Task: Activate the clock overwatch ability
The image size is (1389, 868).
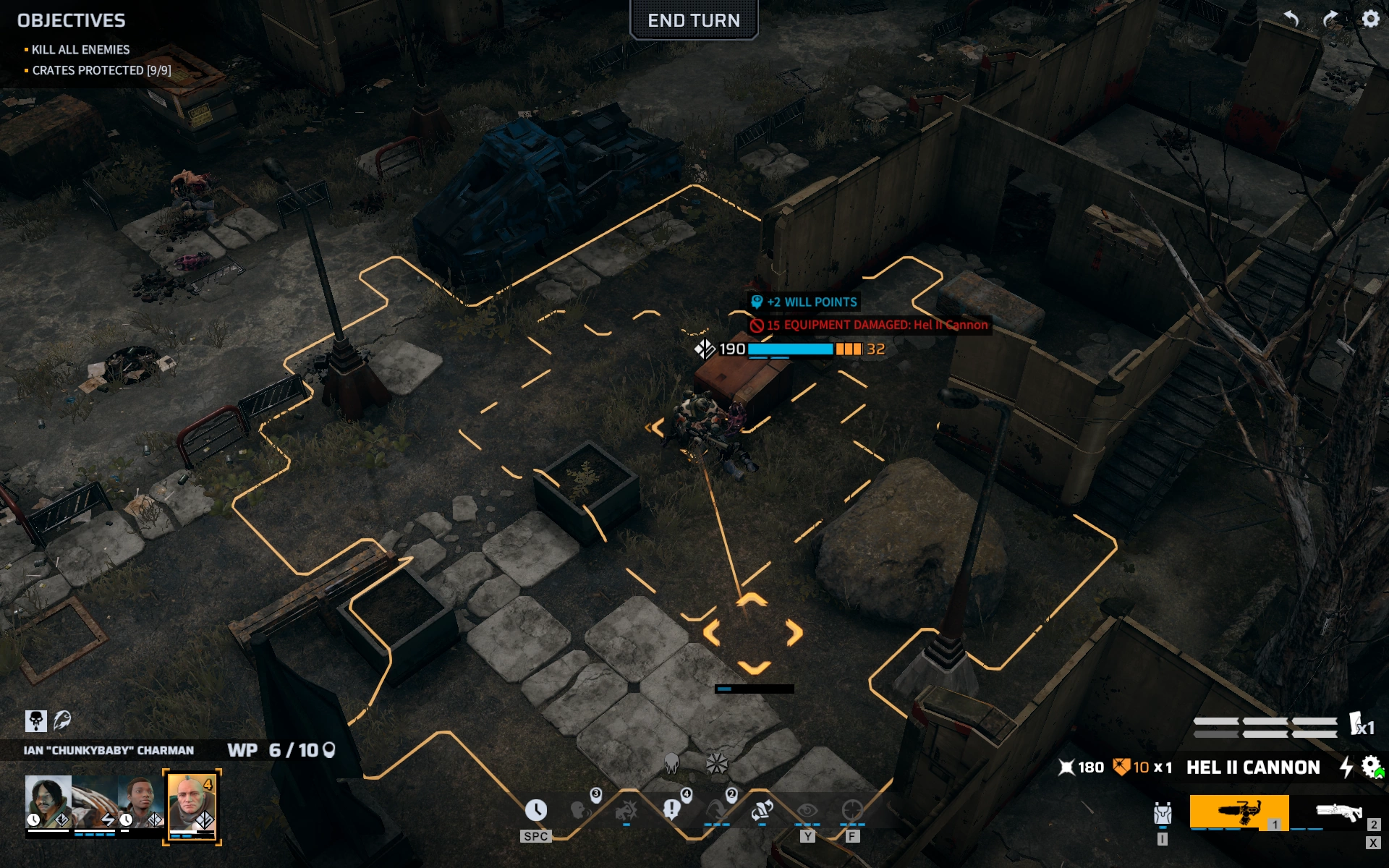Action: (535, 810)
